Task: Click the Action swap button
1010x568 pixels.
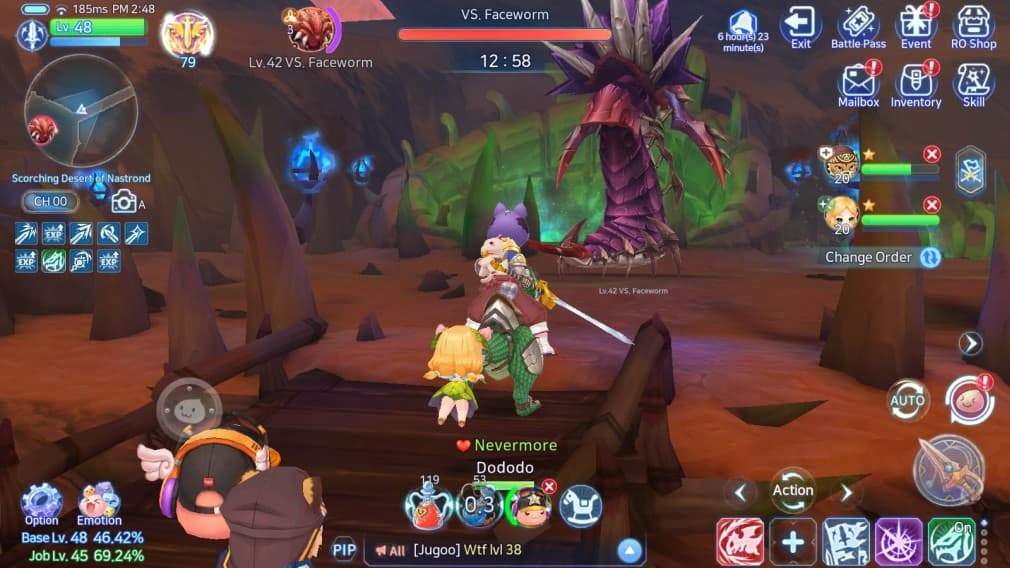Action: click(793, 491)
